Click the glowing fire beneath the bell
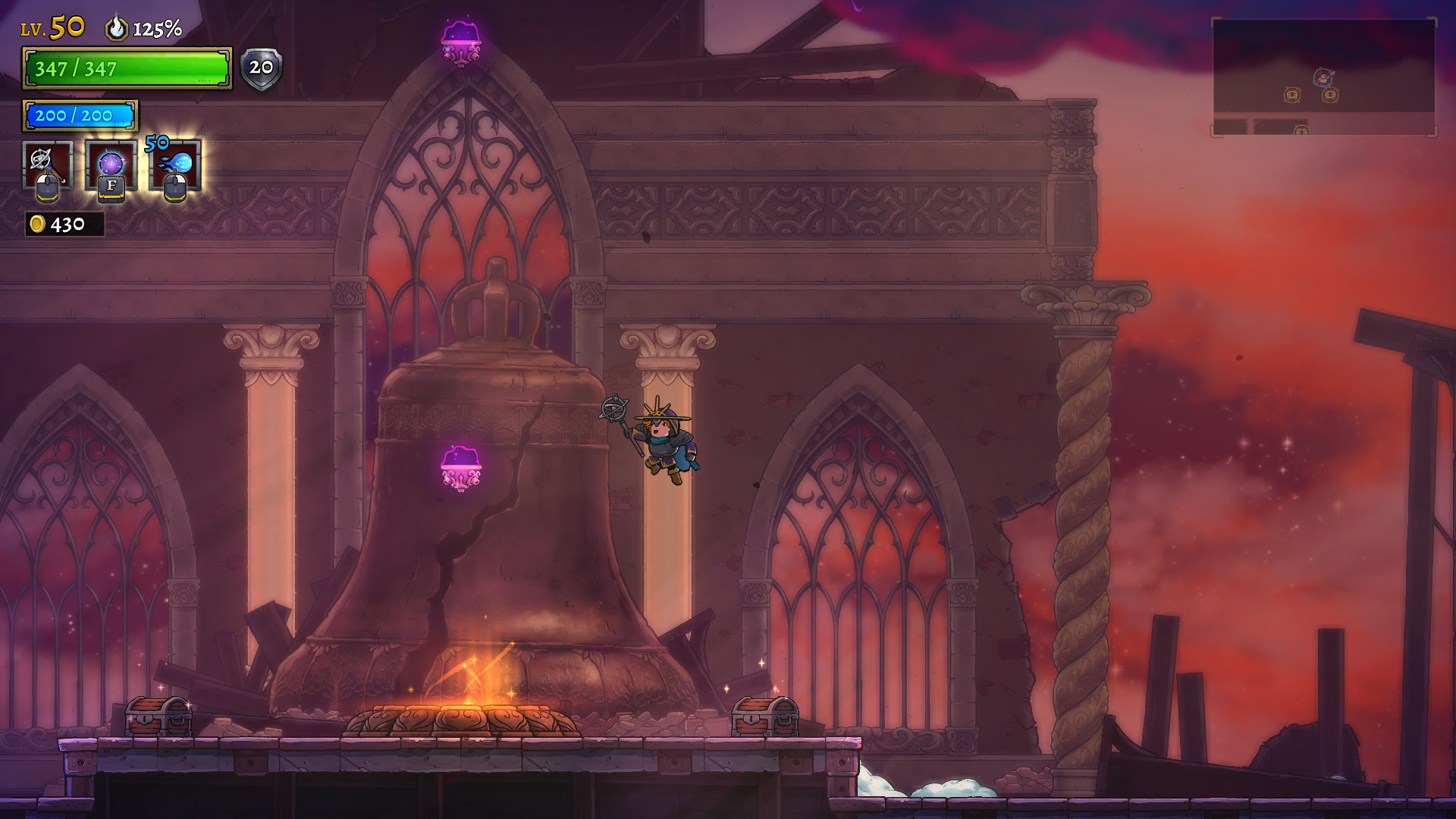 (475, 680)
